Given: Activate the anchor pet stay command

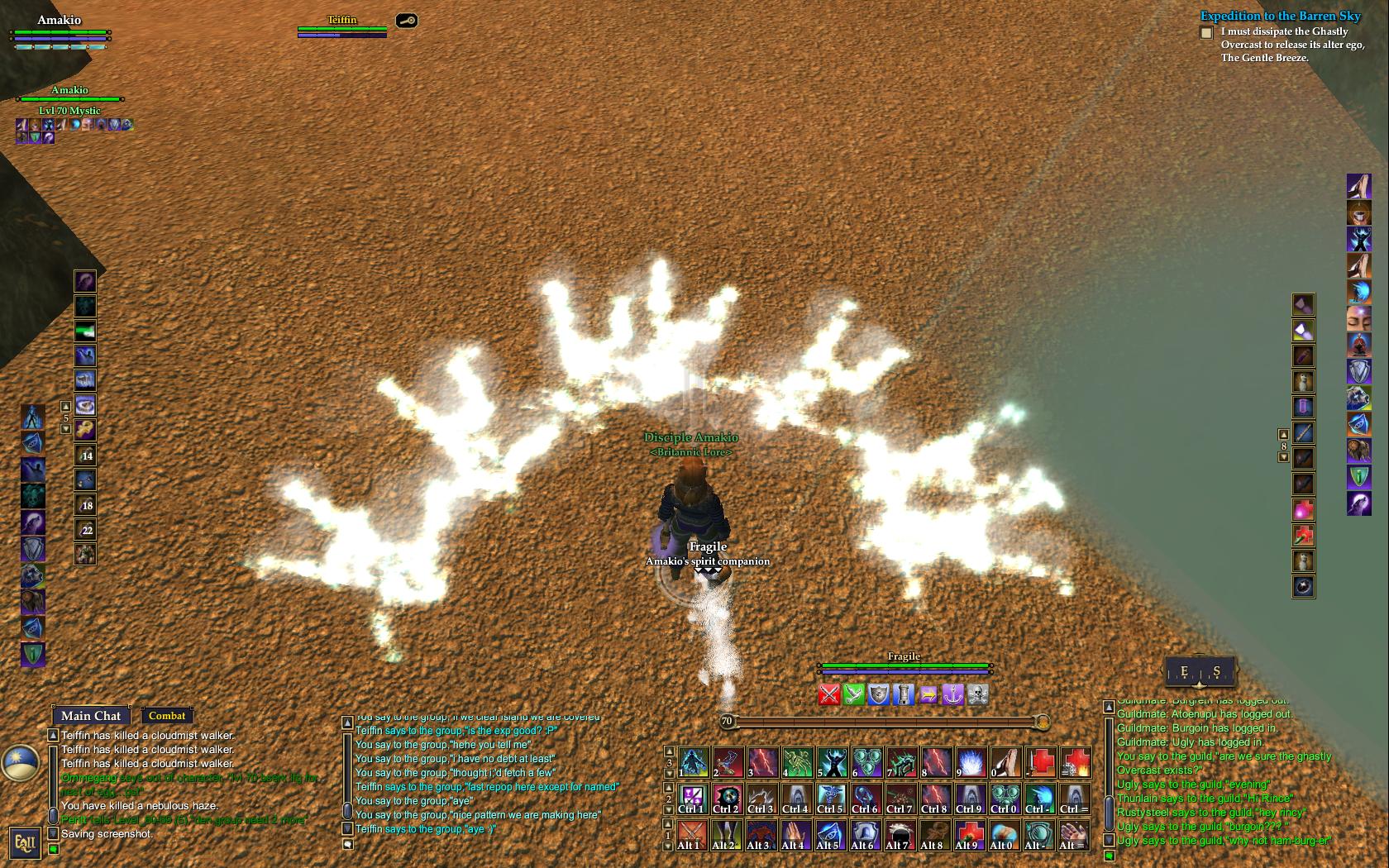Looking at the screenshot, I should [953, 694].
